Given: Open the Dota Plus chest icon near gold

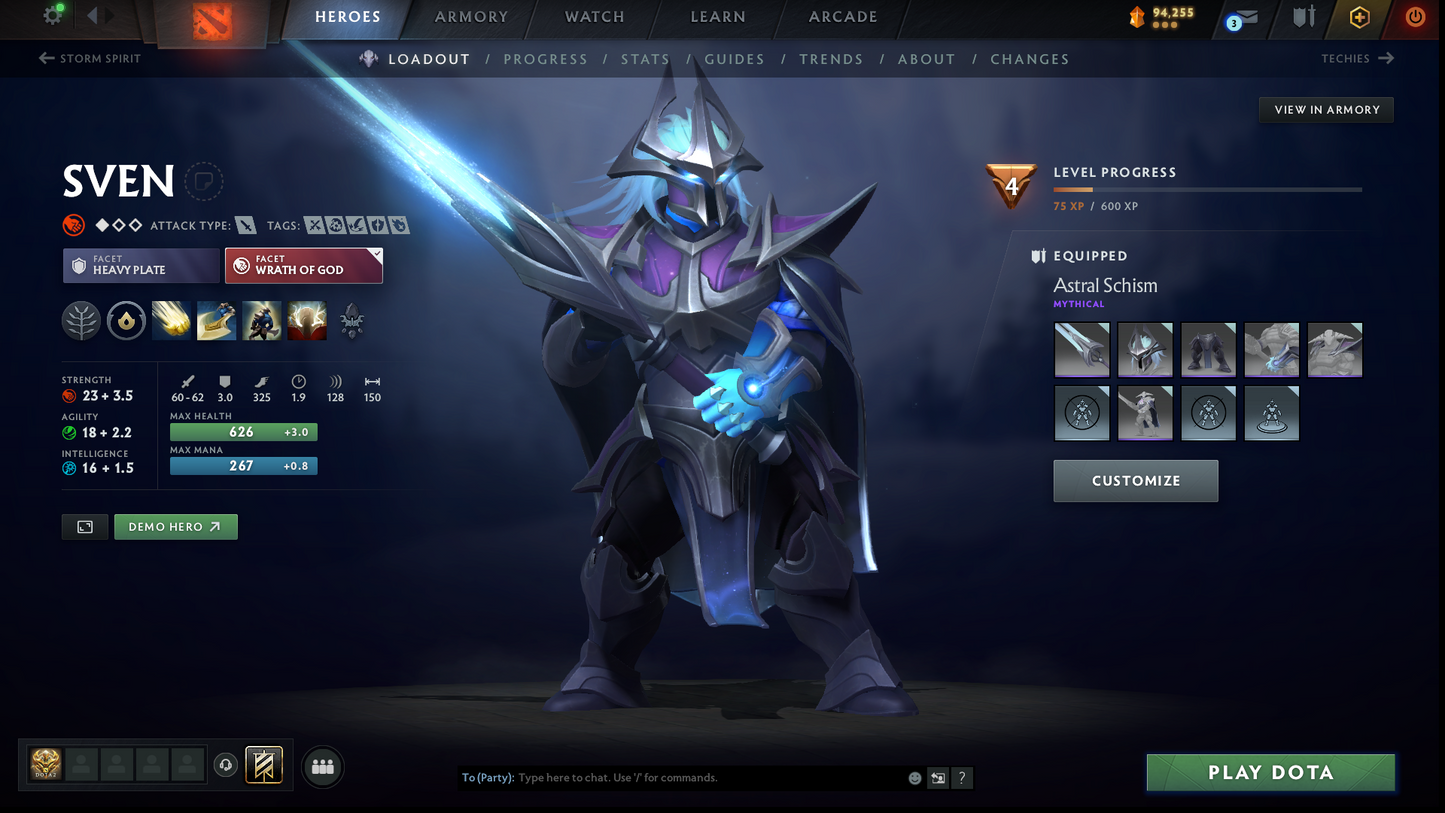Looking at the screenshot, I should click(x=1136, y=16).
